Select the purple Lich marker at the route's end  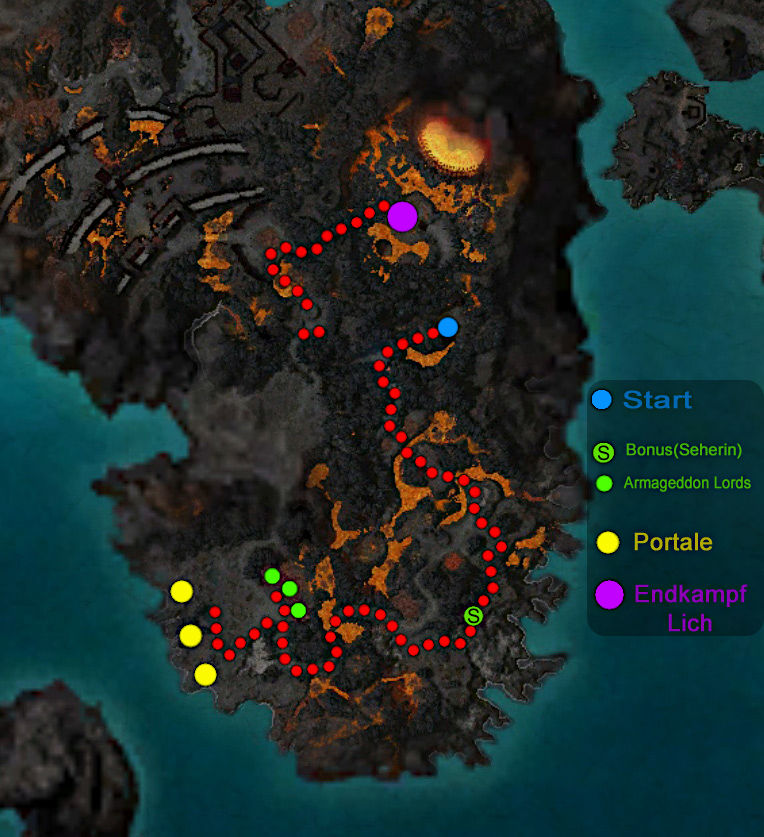[402, 216]
